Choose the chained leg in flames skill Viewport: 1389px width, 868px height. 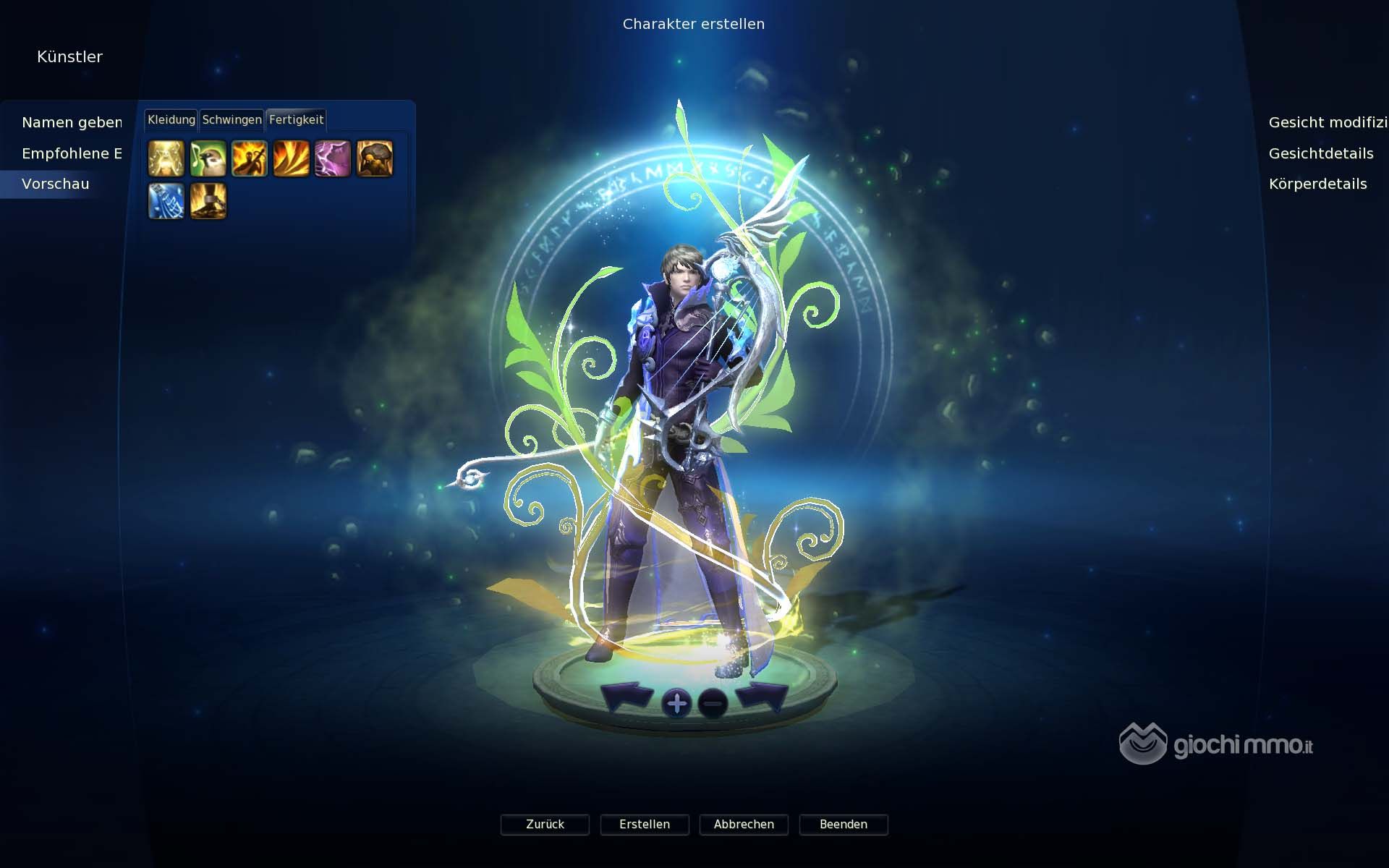click(208, 200)
